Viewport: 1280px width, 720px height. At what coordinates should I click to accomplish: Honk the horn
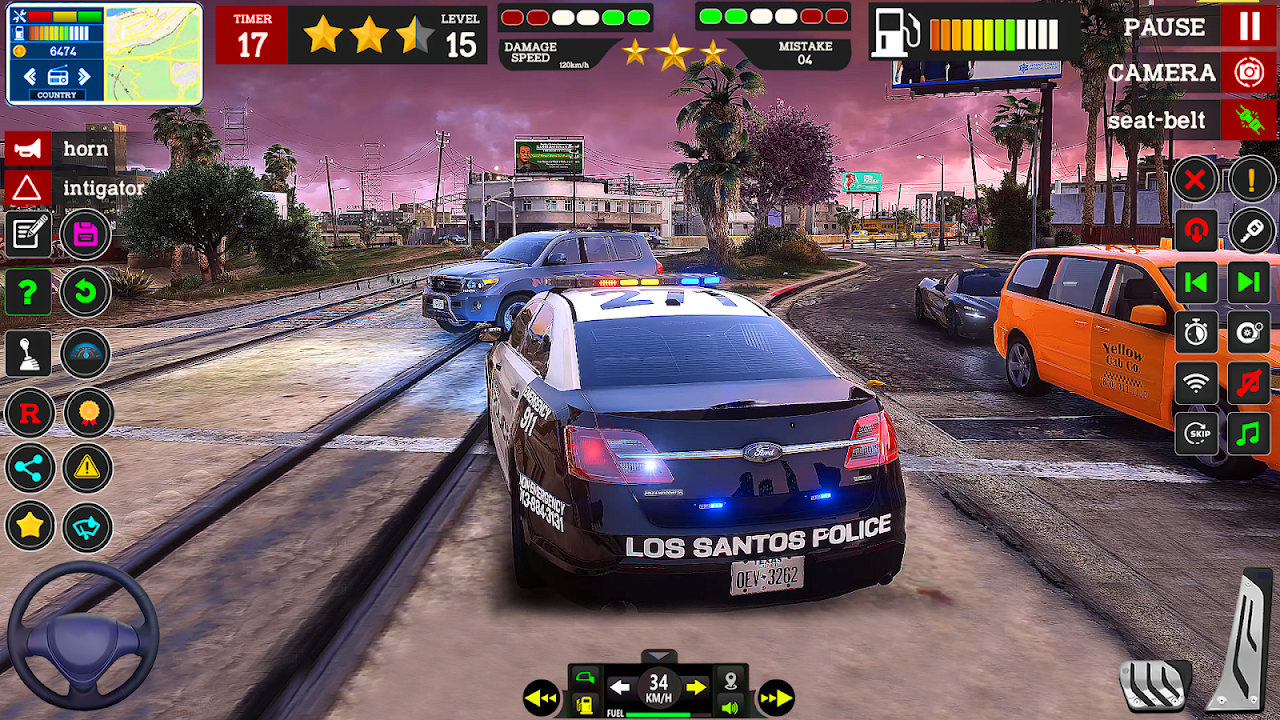pyautogui.click(x=27, y=150)
